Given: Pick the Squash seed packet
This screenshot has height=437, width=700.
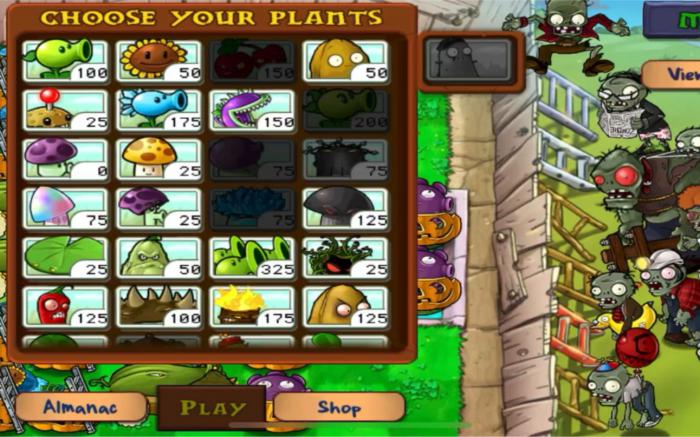Looking at the screenshot, I should point(158,256).
